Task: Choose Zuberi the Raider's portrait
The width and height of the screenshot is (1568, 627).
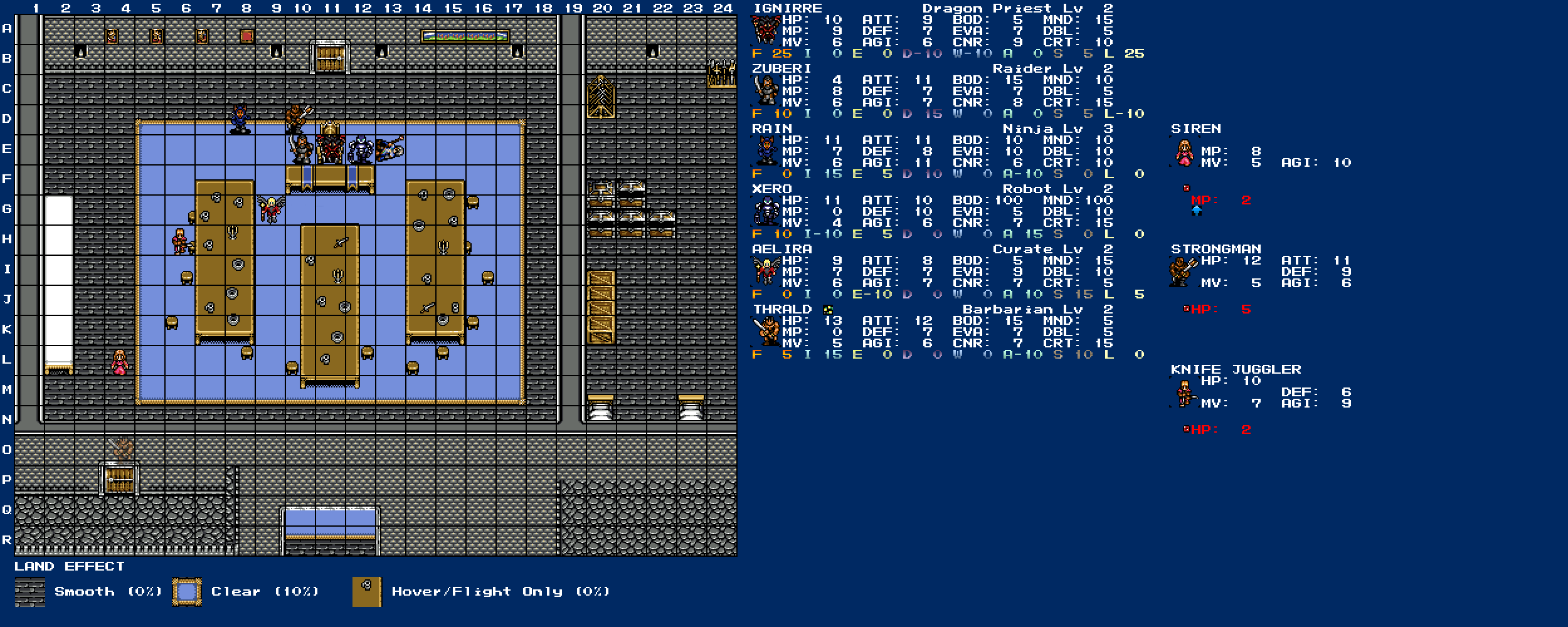Action: point(766,90)
